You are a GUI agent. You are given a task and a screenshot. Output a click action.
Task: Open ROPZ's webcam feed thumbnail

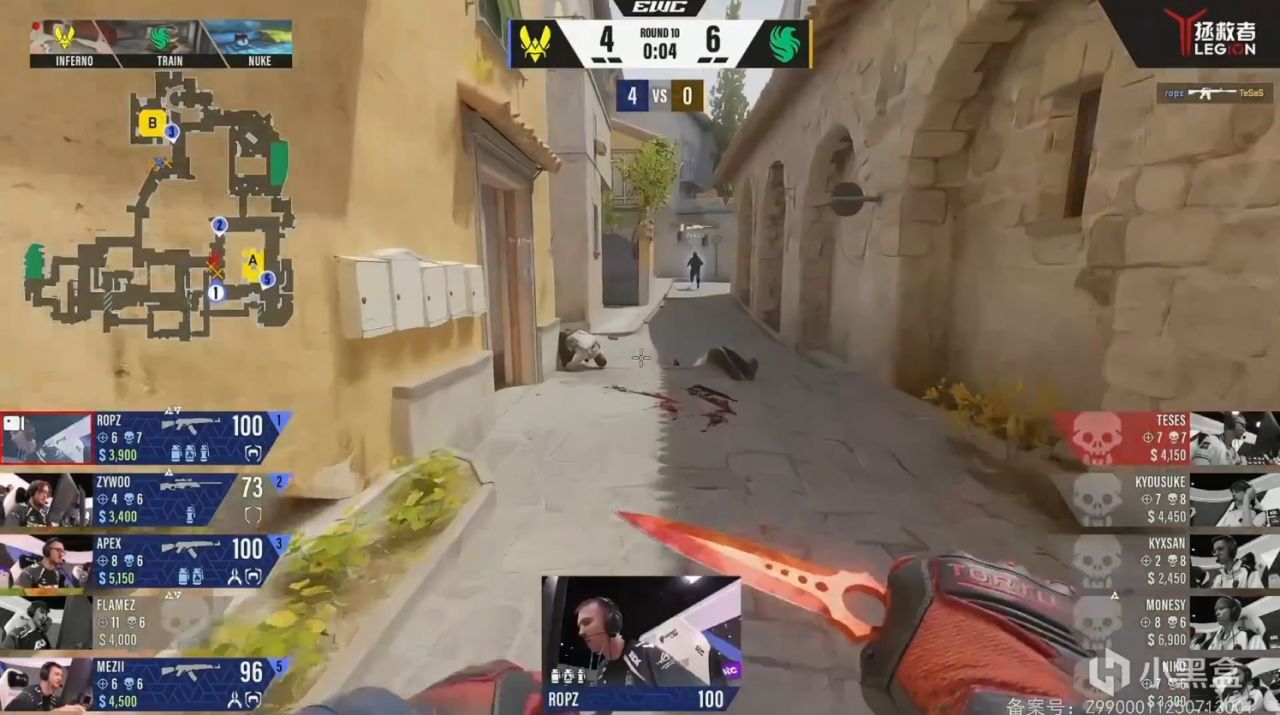(640, 631)
